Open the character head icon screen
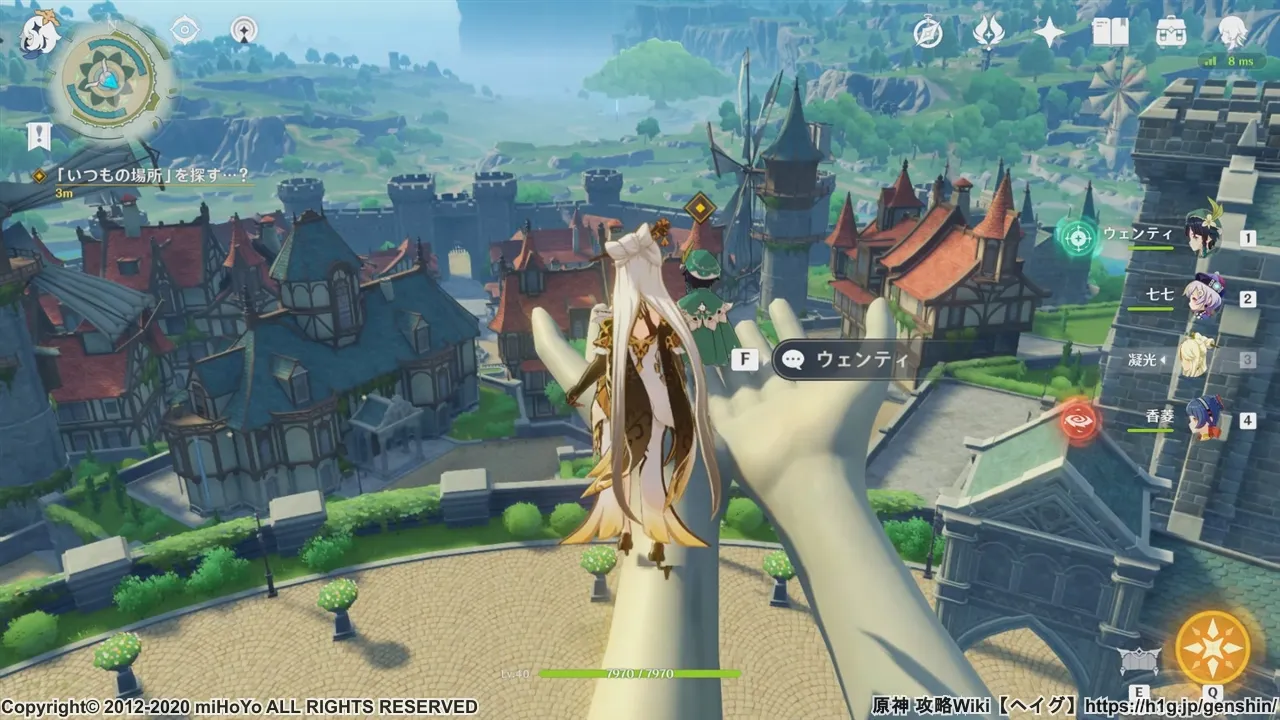This screenshot has width=1280, height=720. coord(1230,33)
